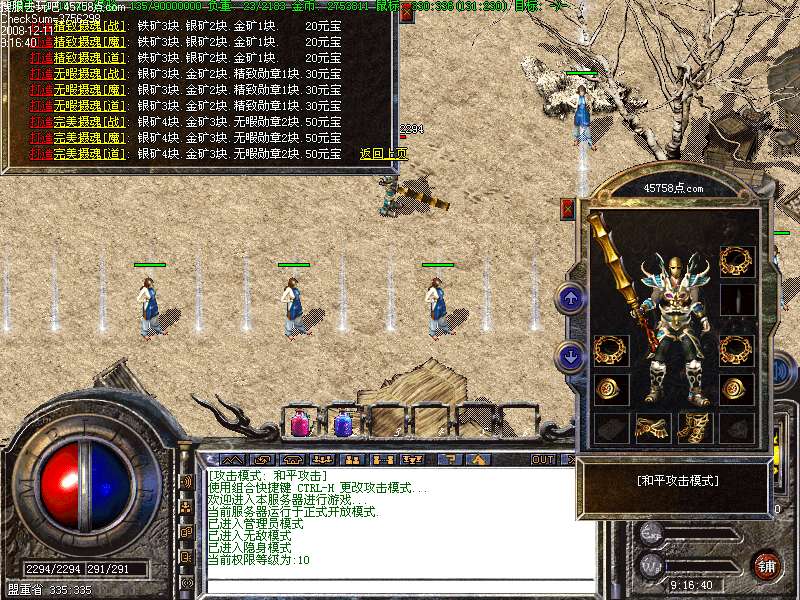Click the OUT button above the chat
Viewport: 800px width, 600px height.
(543, 460)
